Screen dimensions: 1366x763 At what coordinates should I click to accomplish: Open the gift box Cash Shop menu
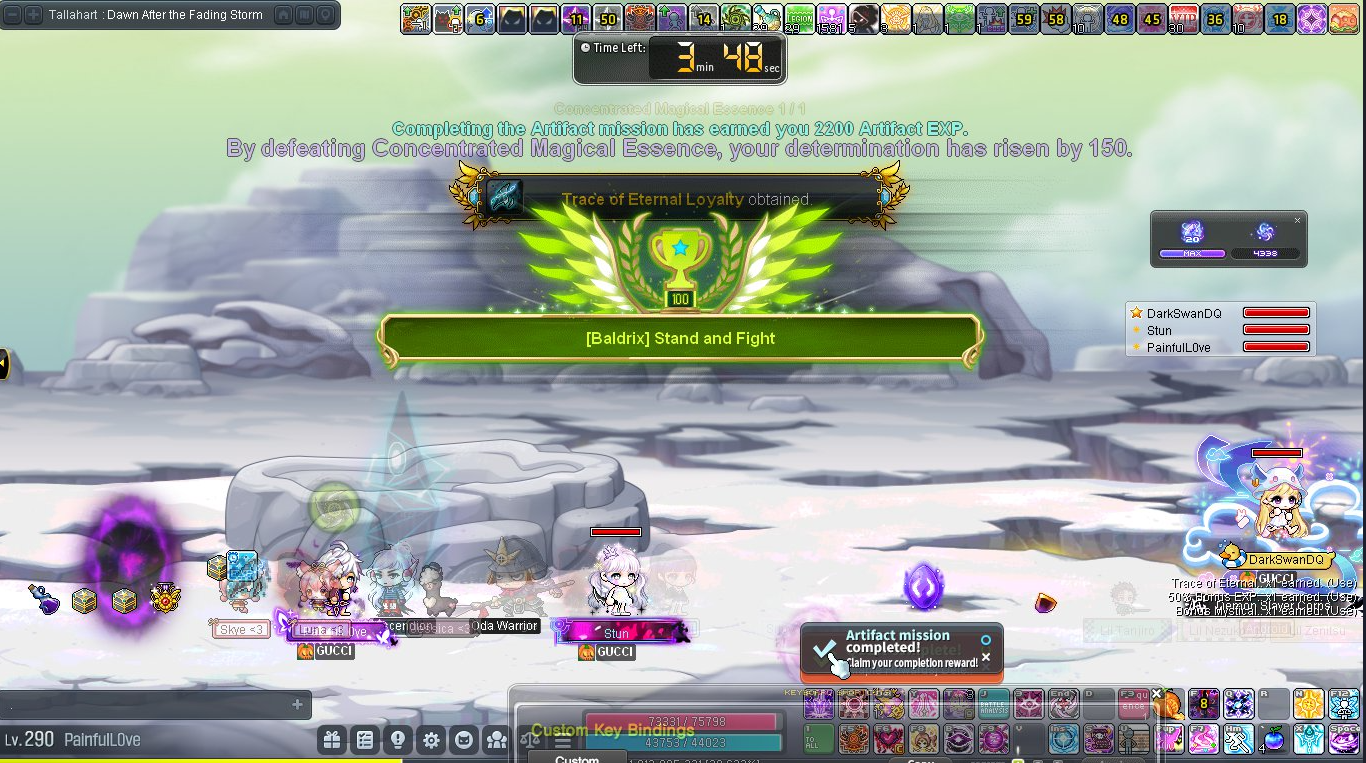tap(332, 740)
